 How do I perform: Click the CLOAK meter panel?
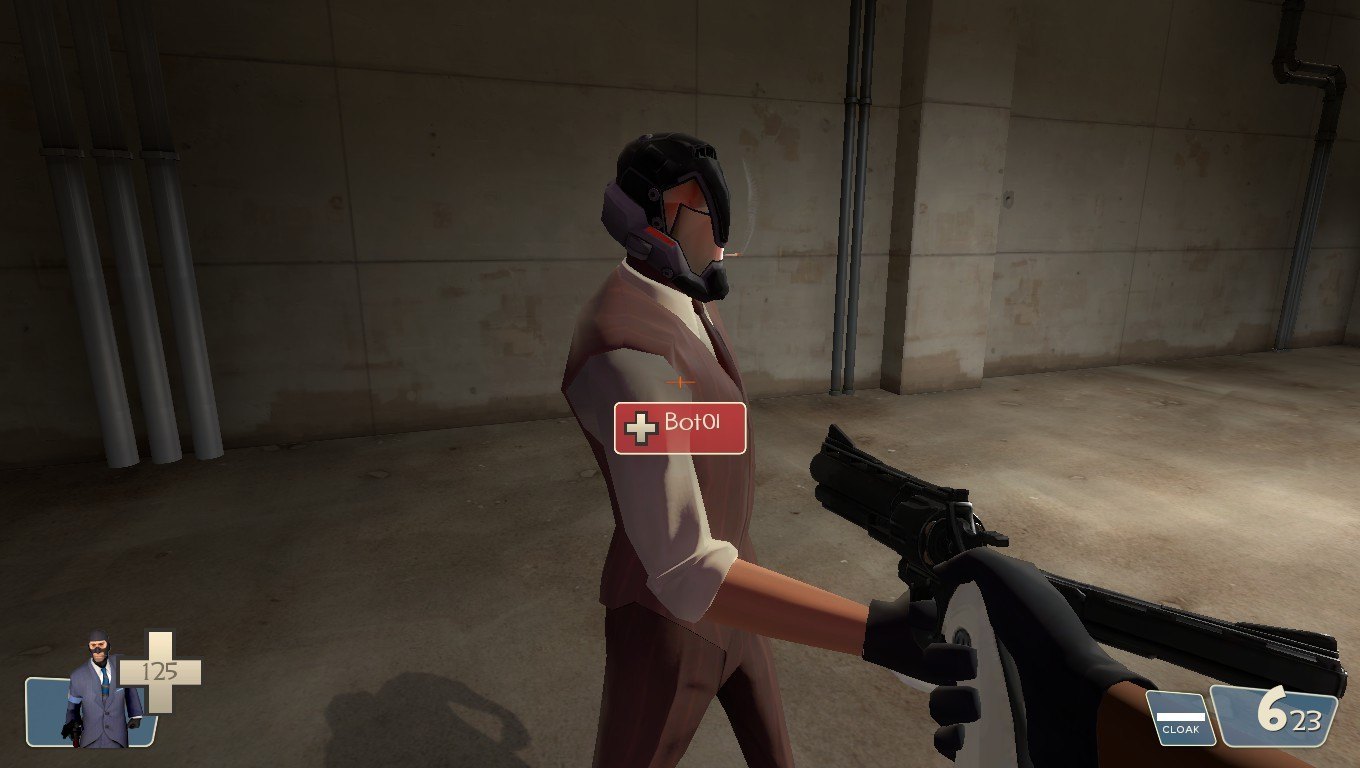[1180, 719]
